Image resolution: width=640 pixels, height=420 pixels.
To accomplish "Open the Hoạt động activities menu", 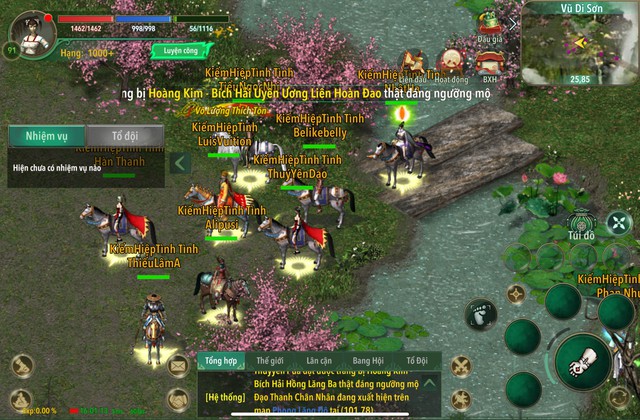I will point(452,63).
